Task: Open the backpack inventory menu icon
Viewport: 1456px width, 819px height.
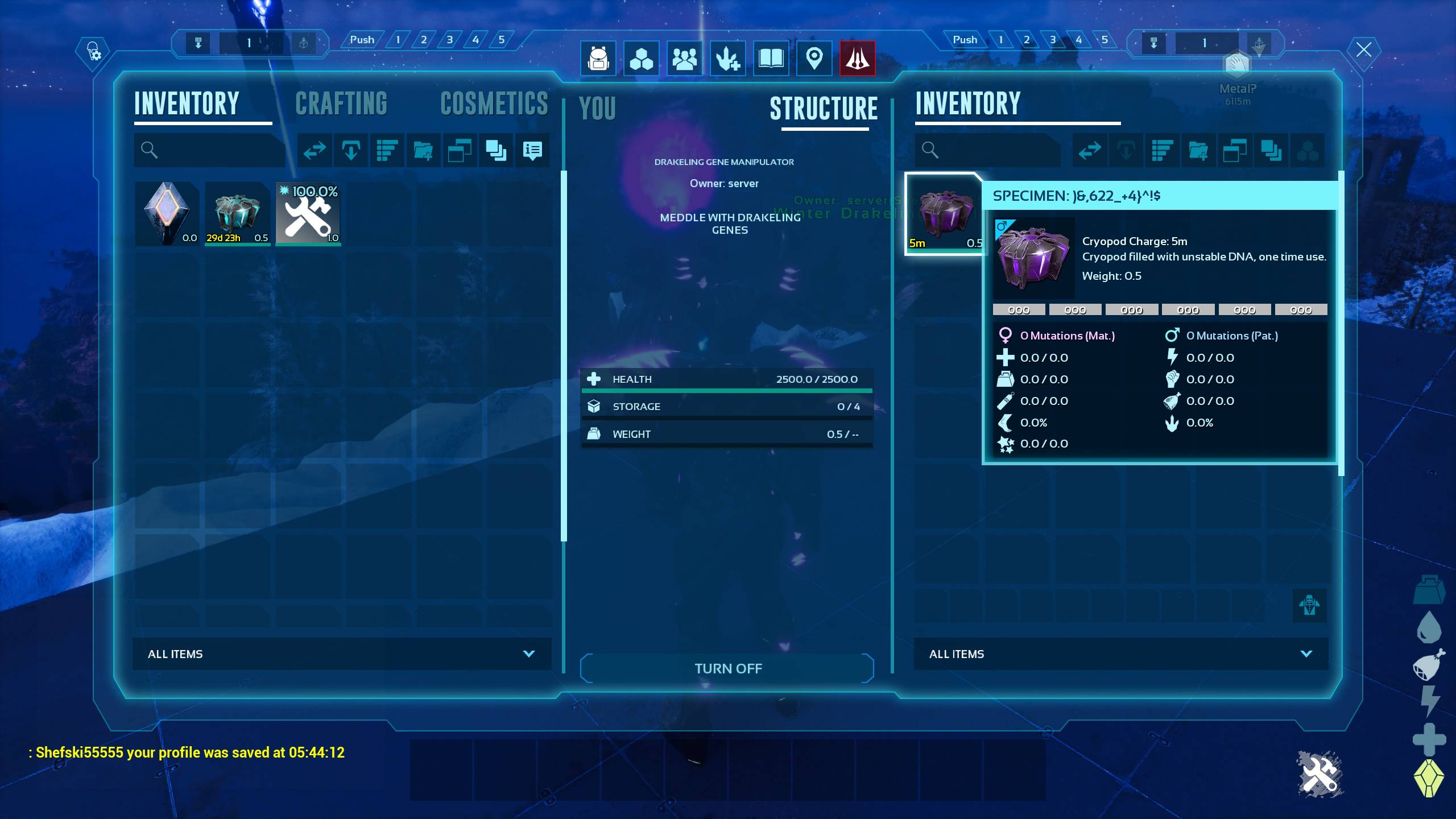Action: pos(598,58)
